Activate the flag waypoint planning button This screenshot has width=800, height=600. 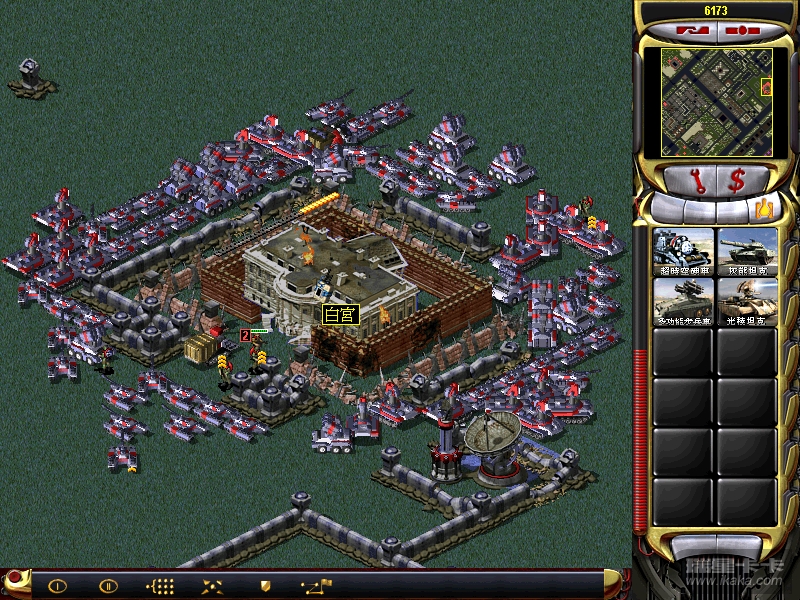click(317, 585)
